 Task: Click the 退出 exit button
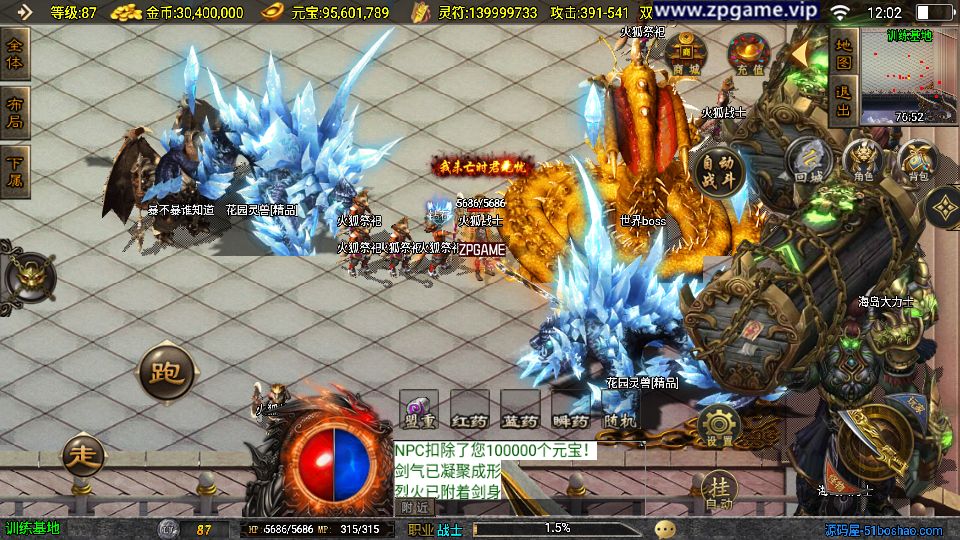[x=843, y=102]
